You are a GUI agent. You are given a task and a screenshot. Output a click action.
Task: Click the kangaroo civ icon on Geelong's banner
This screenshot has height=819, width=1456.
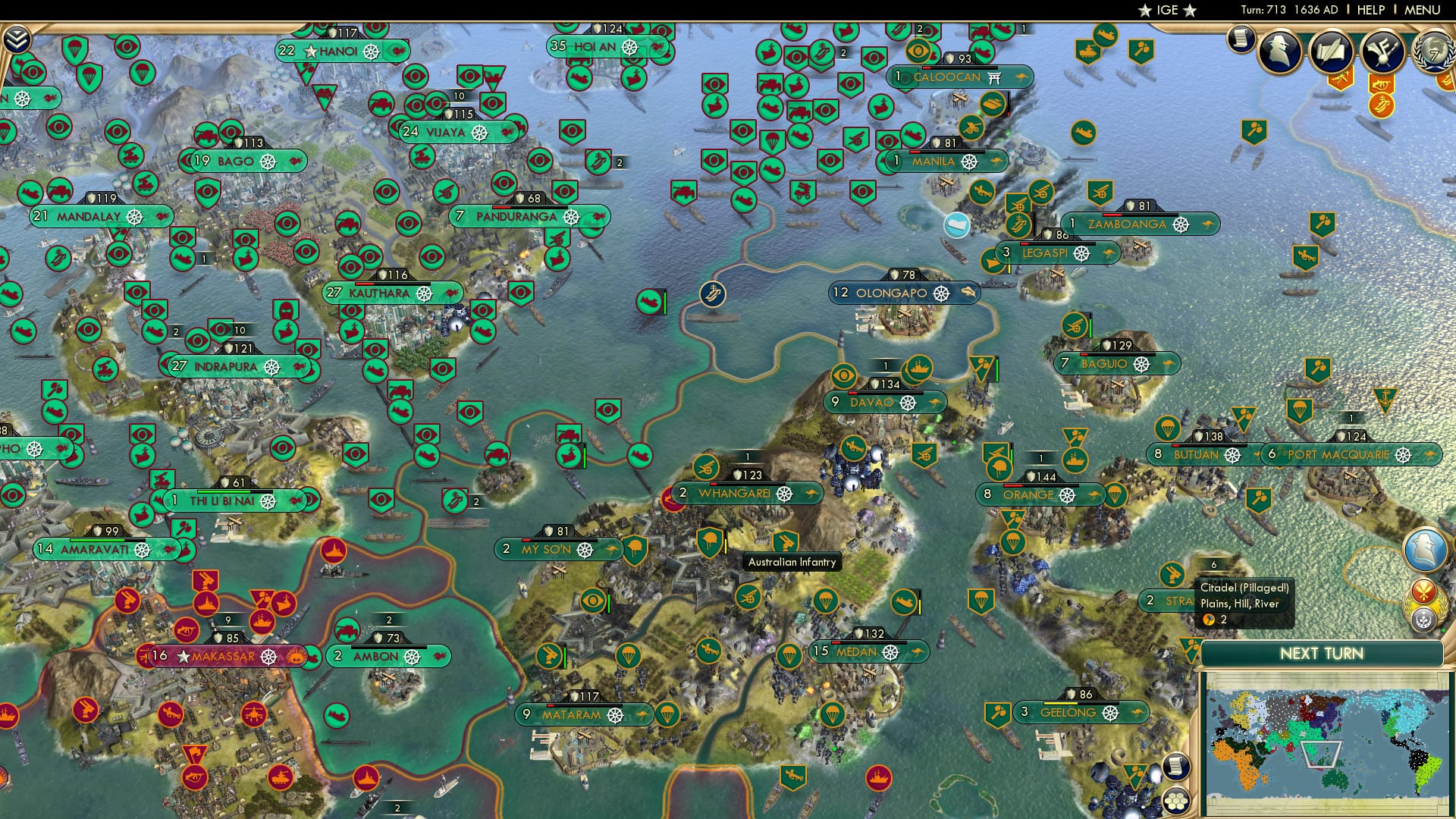tap(1137, 713)
